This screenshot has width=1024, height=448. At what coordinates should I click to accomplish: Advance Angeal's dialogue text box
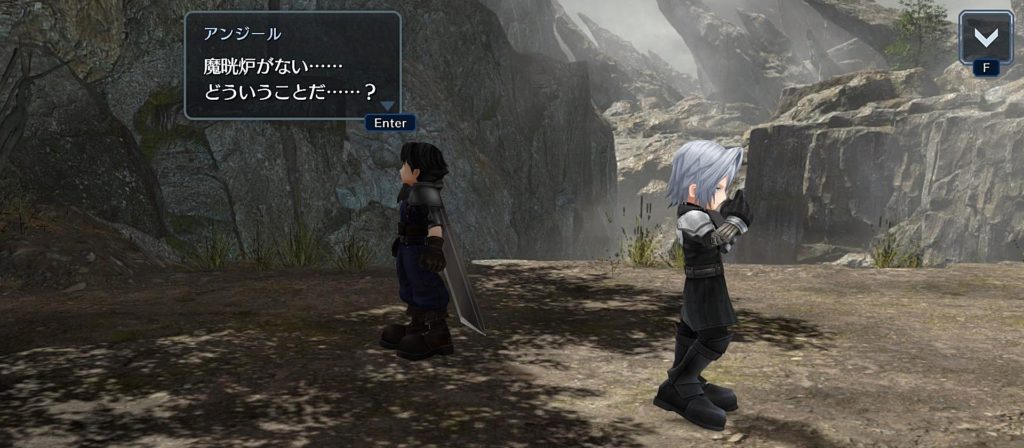(x=292, y=66)
